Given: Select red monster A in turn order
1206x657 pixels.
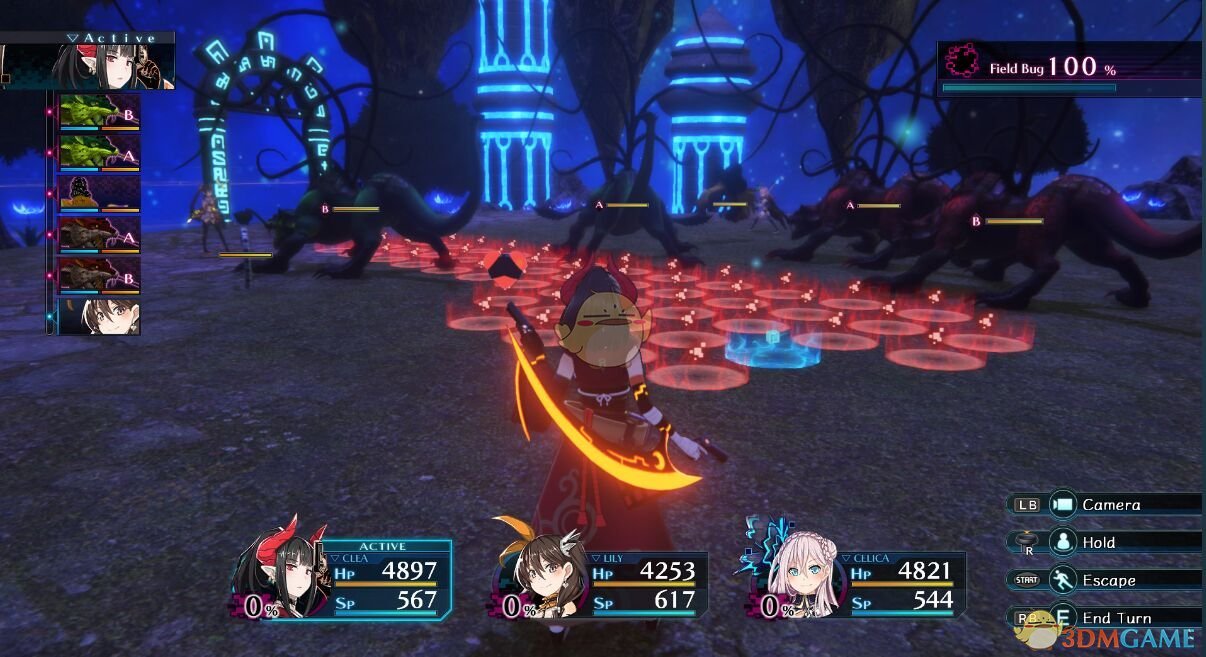Looking at the screenshot, I should [99, 235].
